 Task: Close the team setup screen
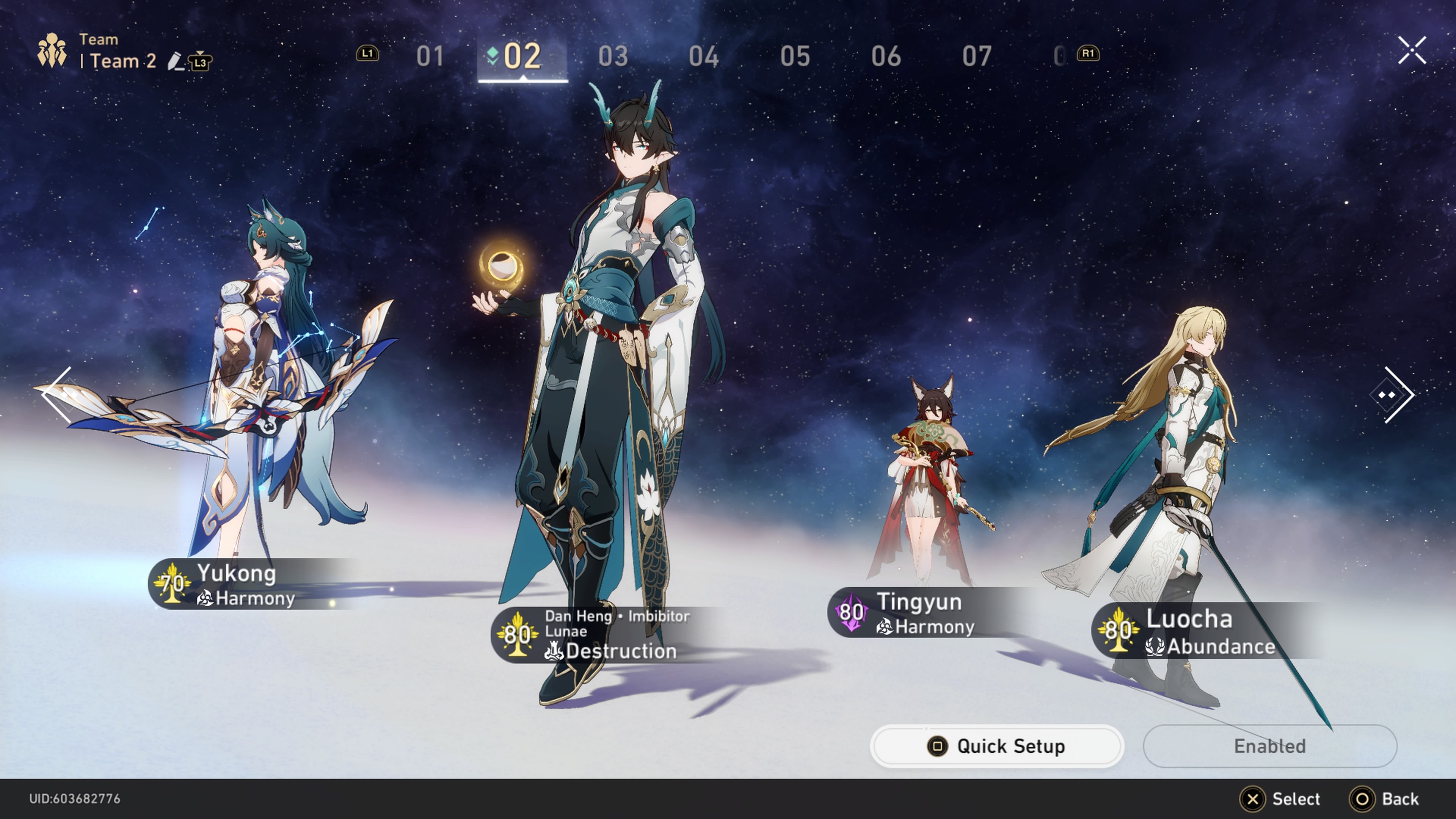[1412, 51]
